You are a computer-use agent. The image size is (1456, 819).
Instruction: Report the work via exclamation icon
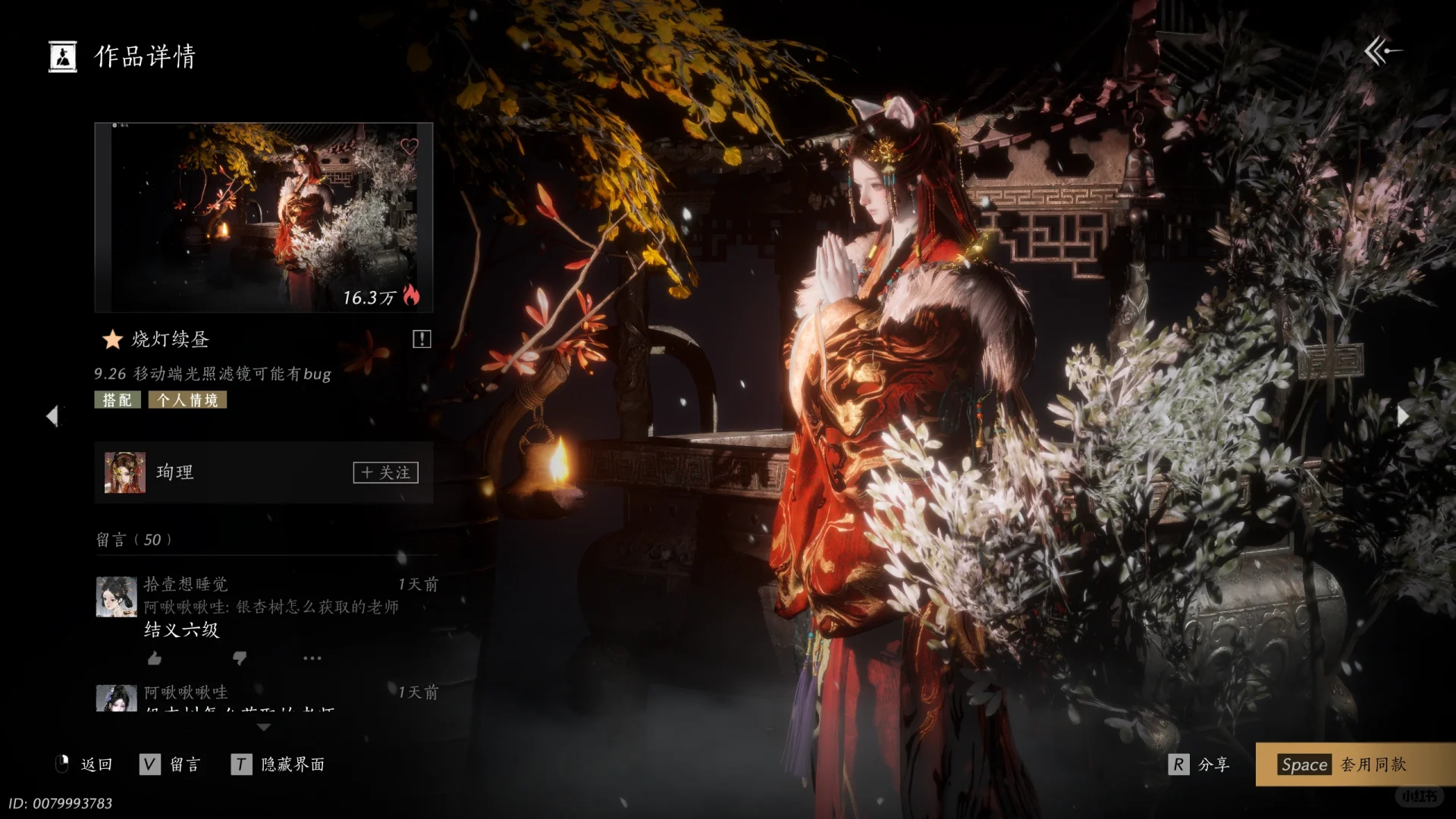[x=422, y=339]
